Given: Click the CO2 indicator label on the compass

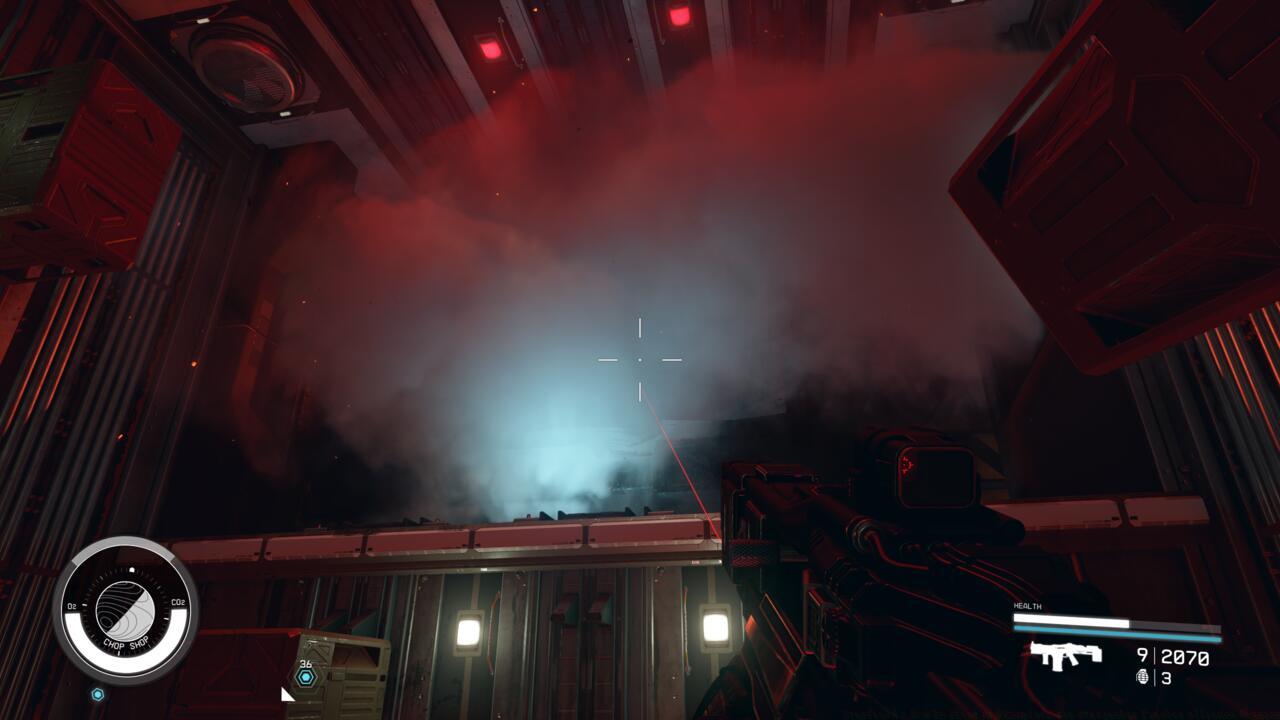Looking at the screenshot, I should pyautogui.click(x=177, y=602).
